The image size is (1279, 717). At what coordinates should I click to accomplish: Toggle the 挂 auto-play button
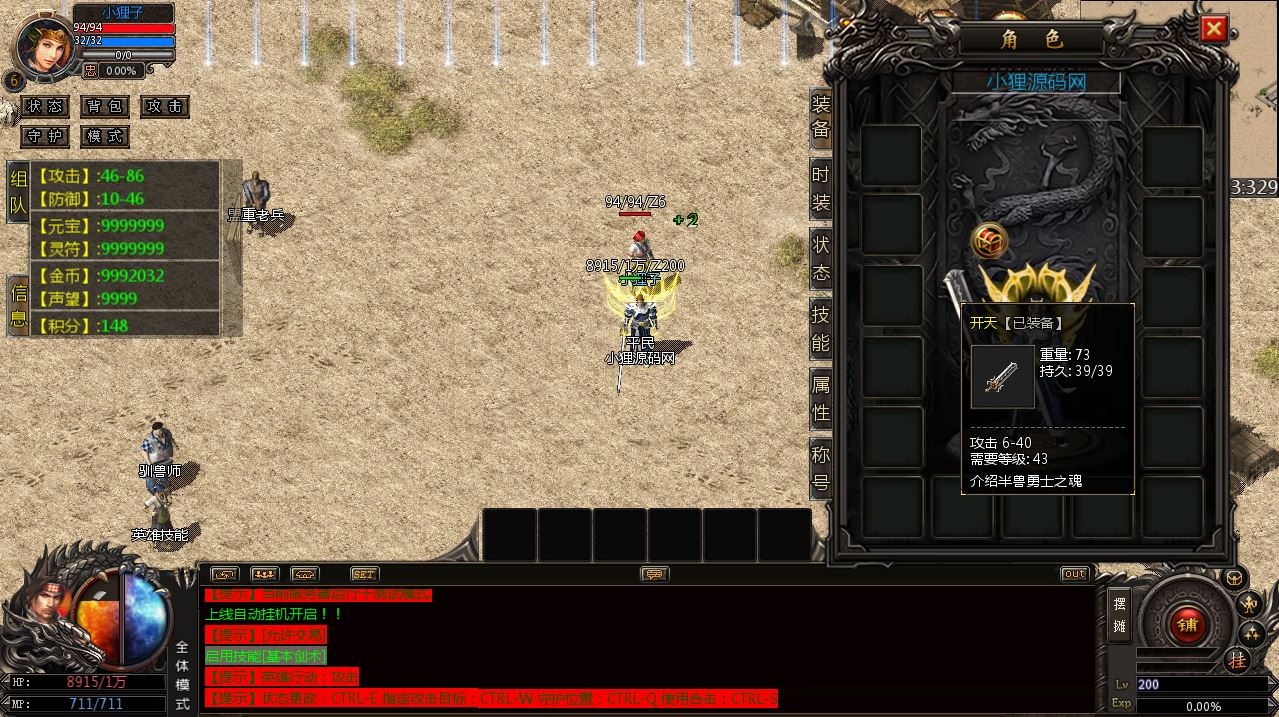coord(1237,660)
